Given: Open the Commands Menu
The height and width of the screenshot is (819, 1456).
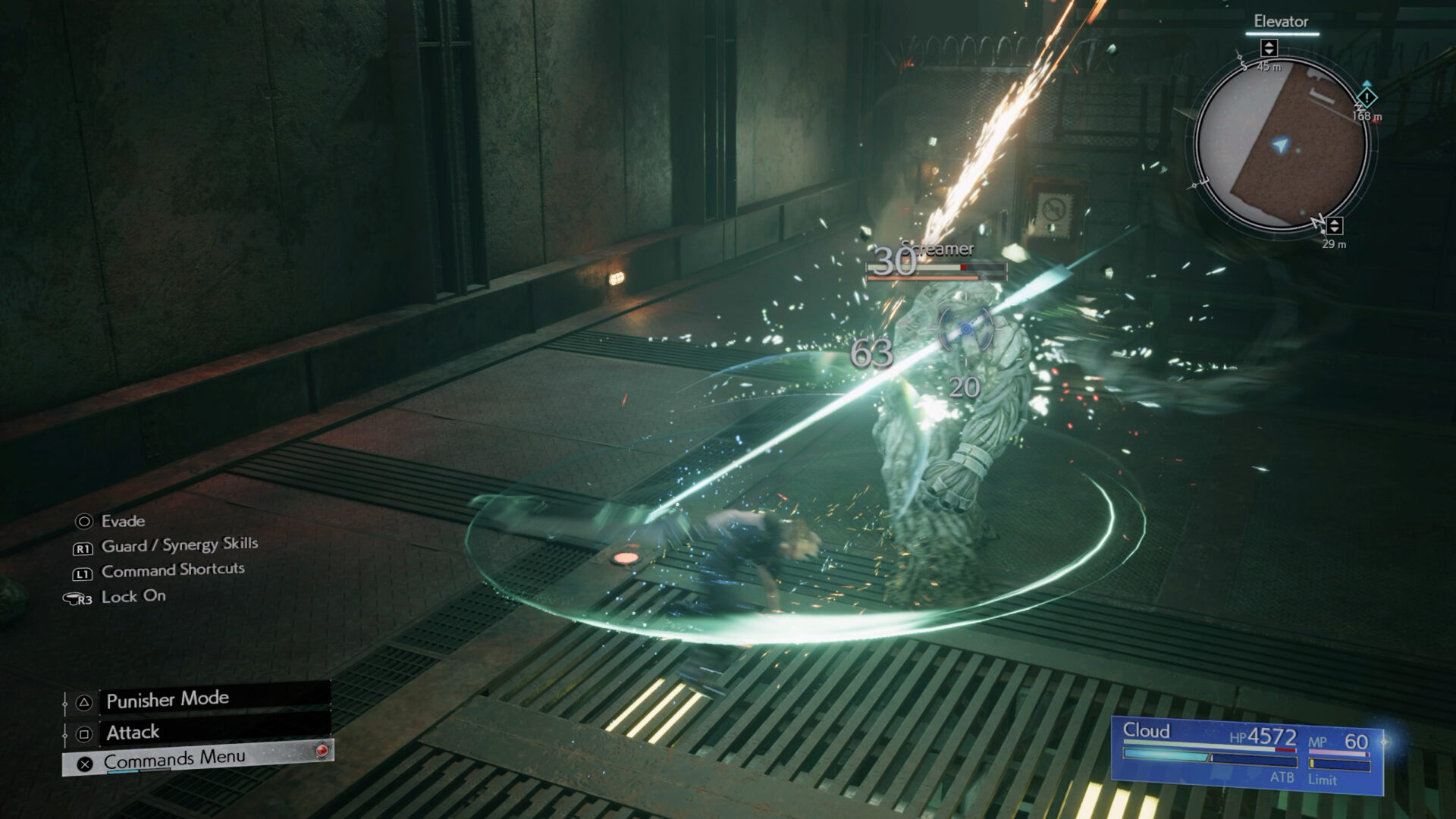Looking at the screenshot, I should pyautogui.click(x=174, y=759).
